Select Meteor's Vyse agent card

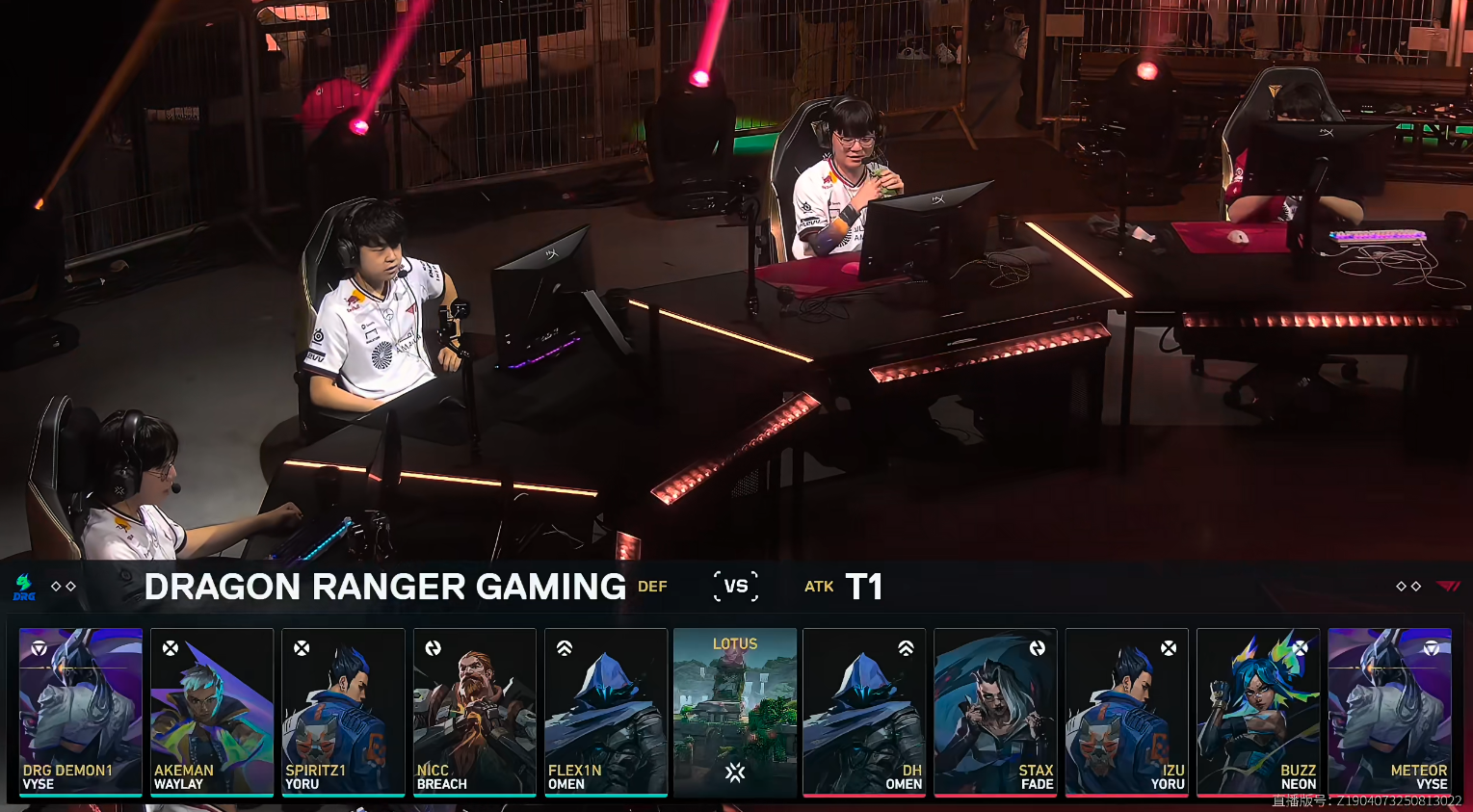[x=1389, y=712]
